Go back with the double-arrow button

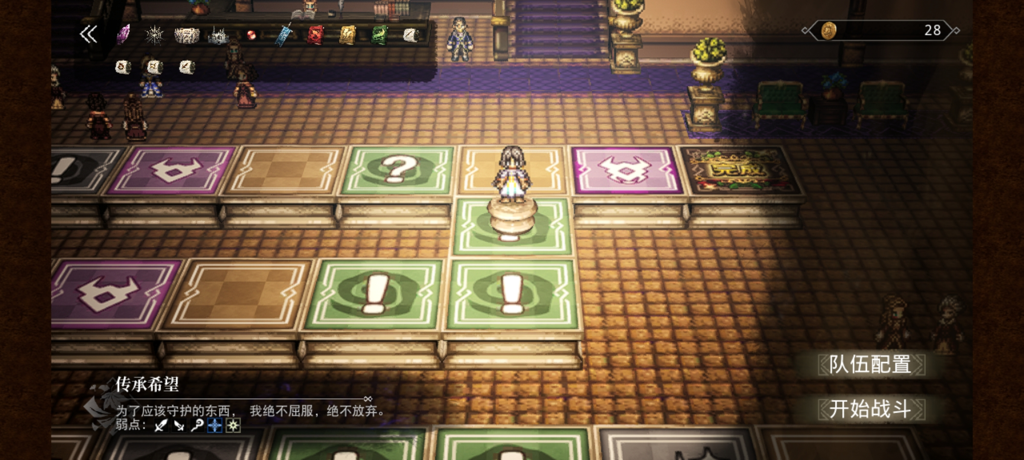tap(89, 34)
